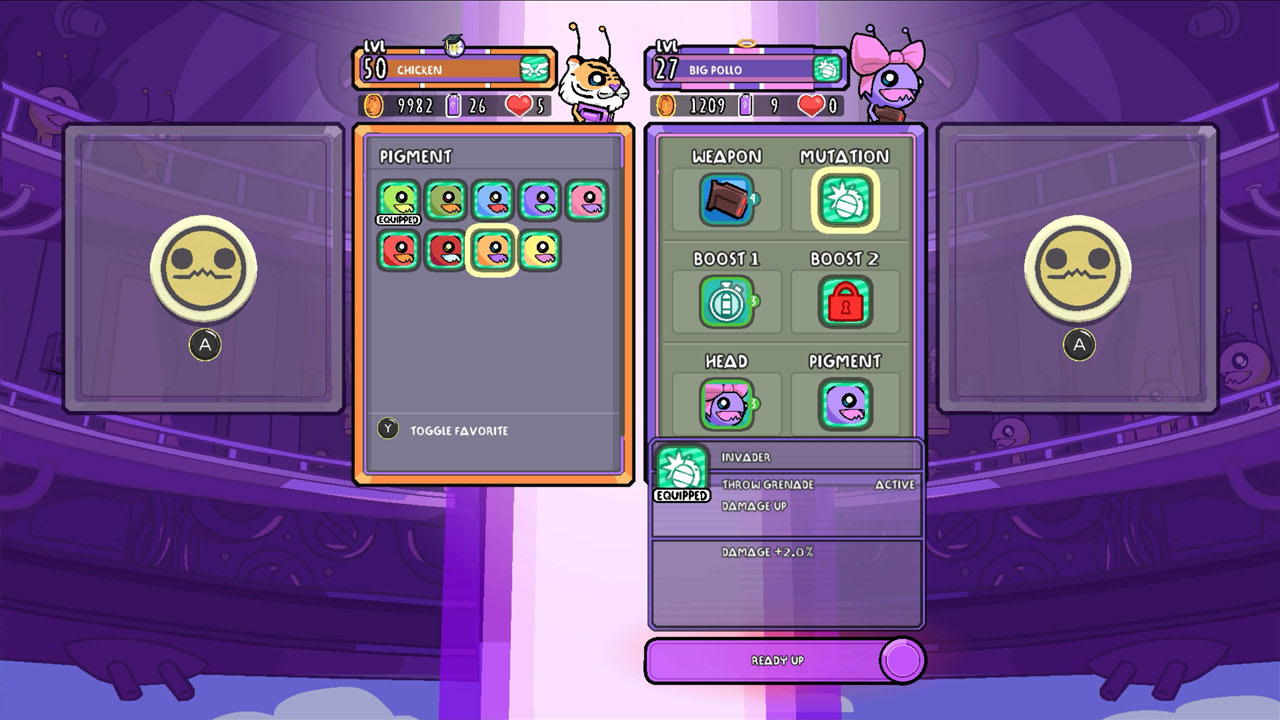Select the Pigment slot icon
This screenshot has width=1280, height=720.
(845, 401)
